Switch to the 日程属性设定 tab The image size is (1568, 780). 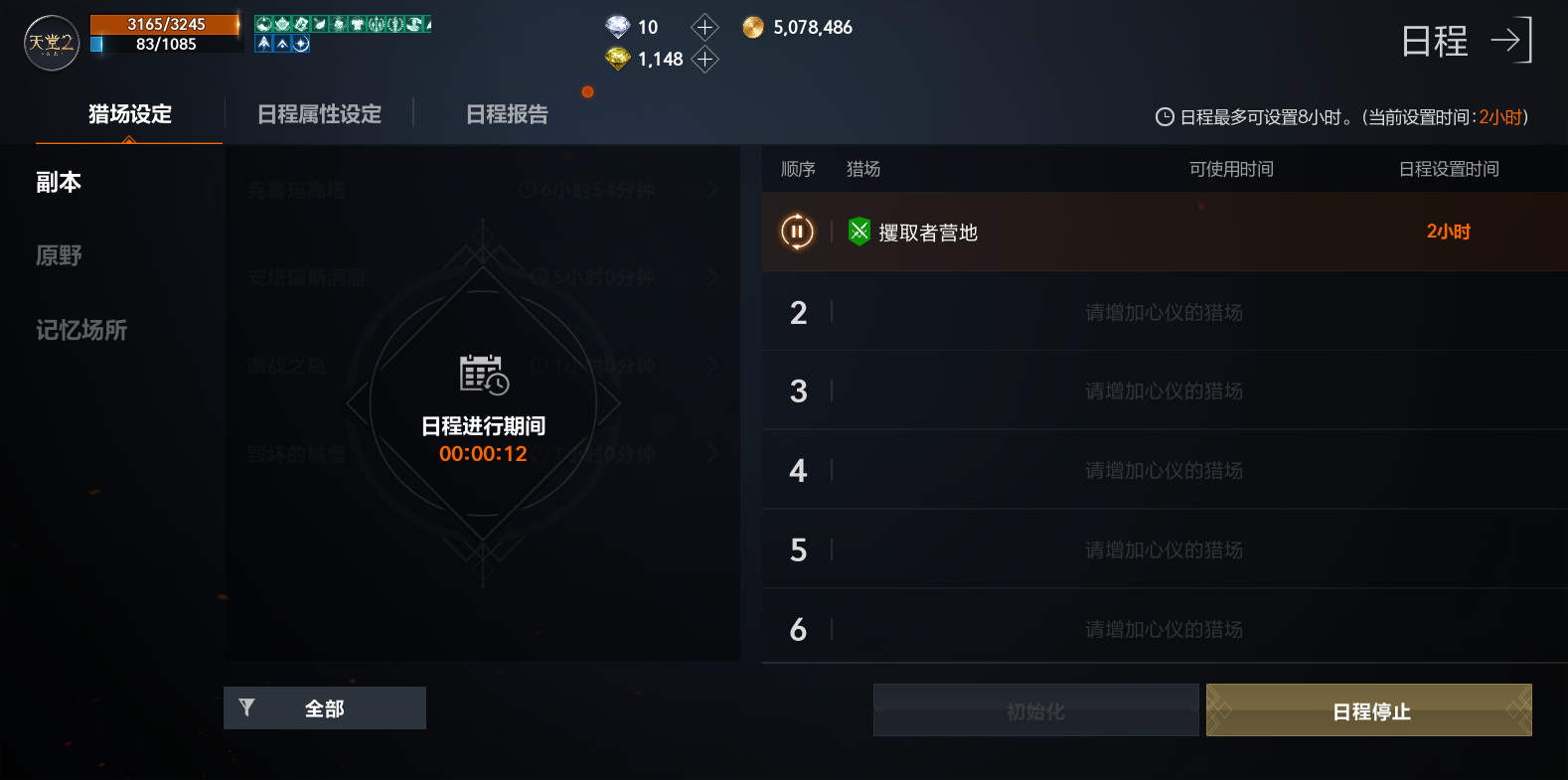coord(319,114)
